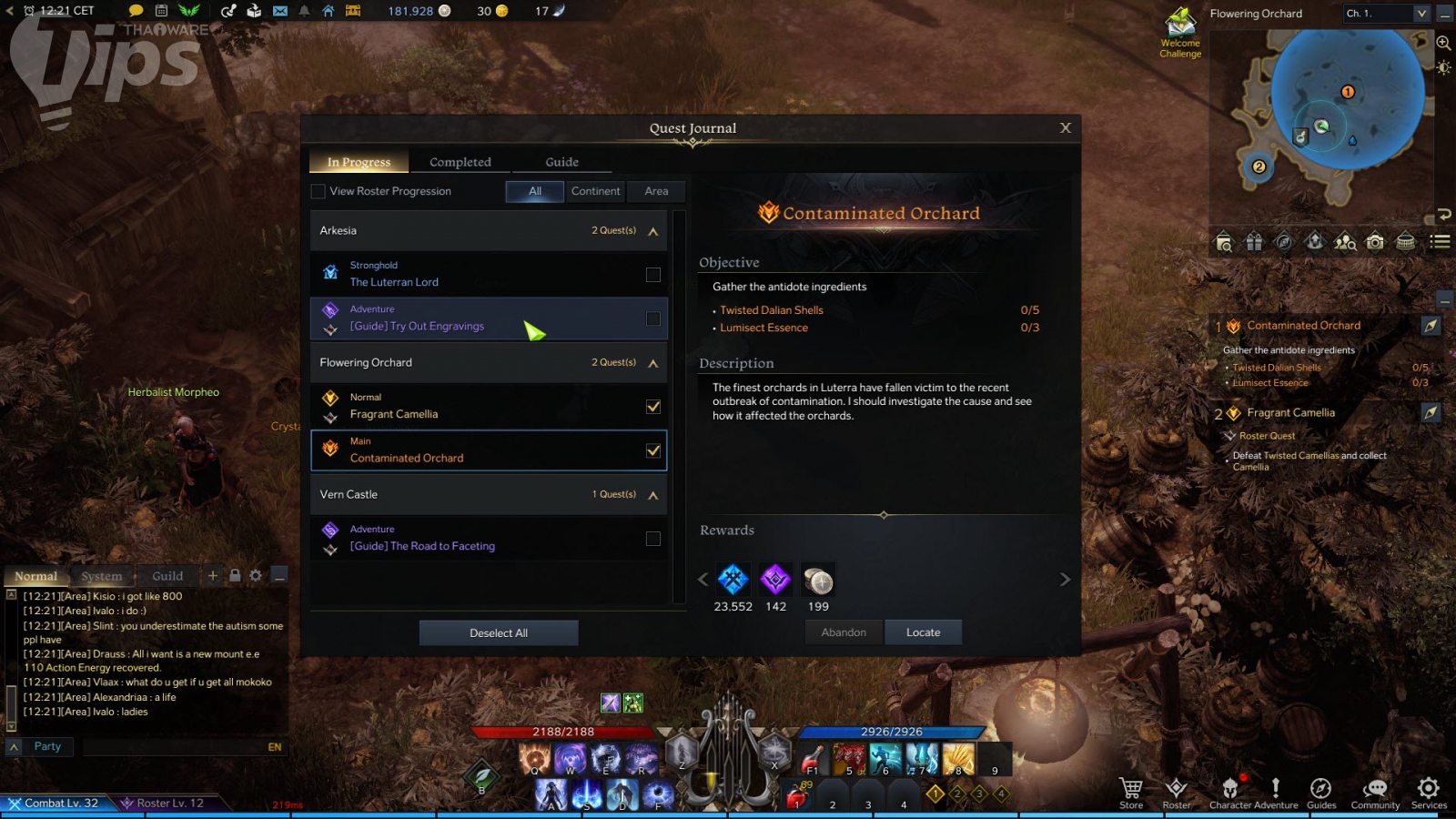Image resolution: width=1456 pixels, height=819 pixels.
Task: Open the Store menu
Action: point(1131,792)
